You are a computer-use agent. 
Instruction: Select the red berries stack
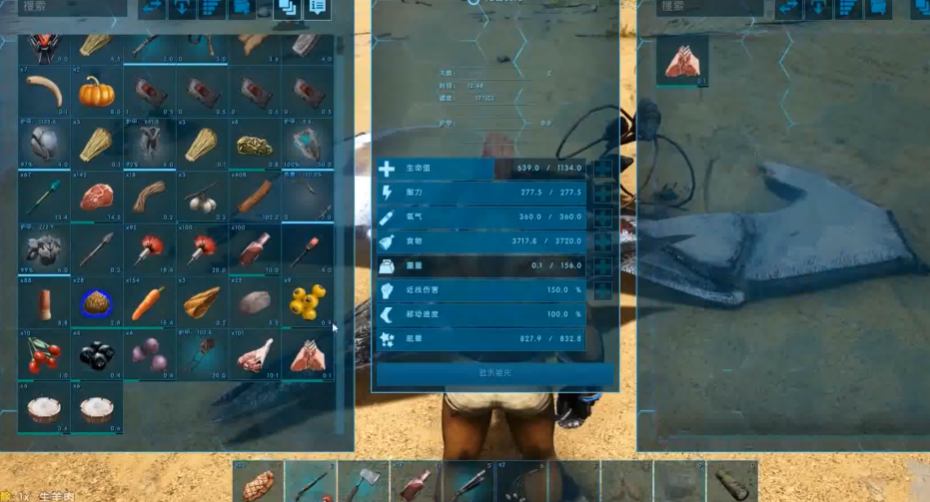pyautogui.click(x=44, y=355)
